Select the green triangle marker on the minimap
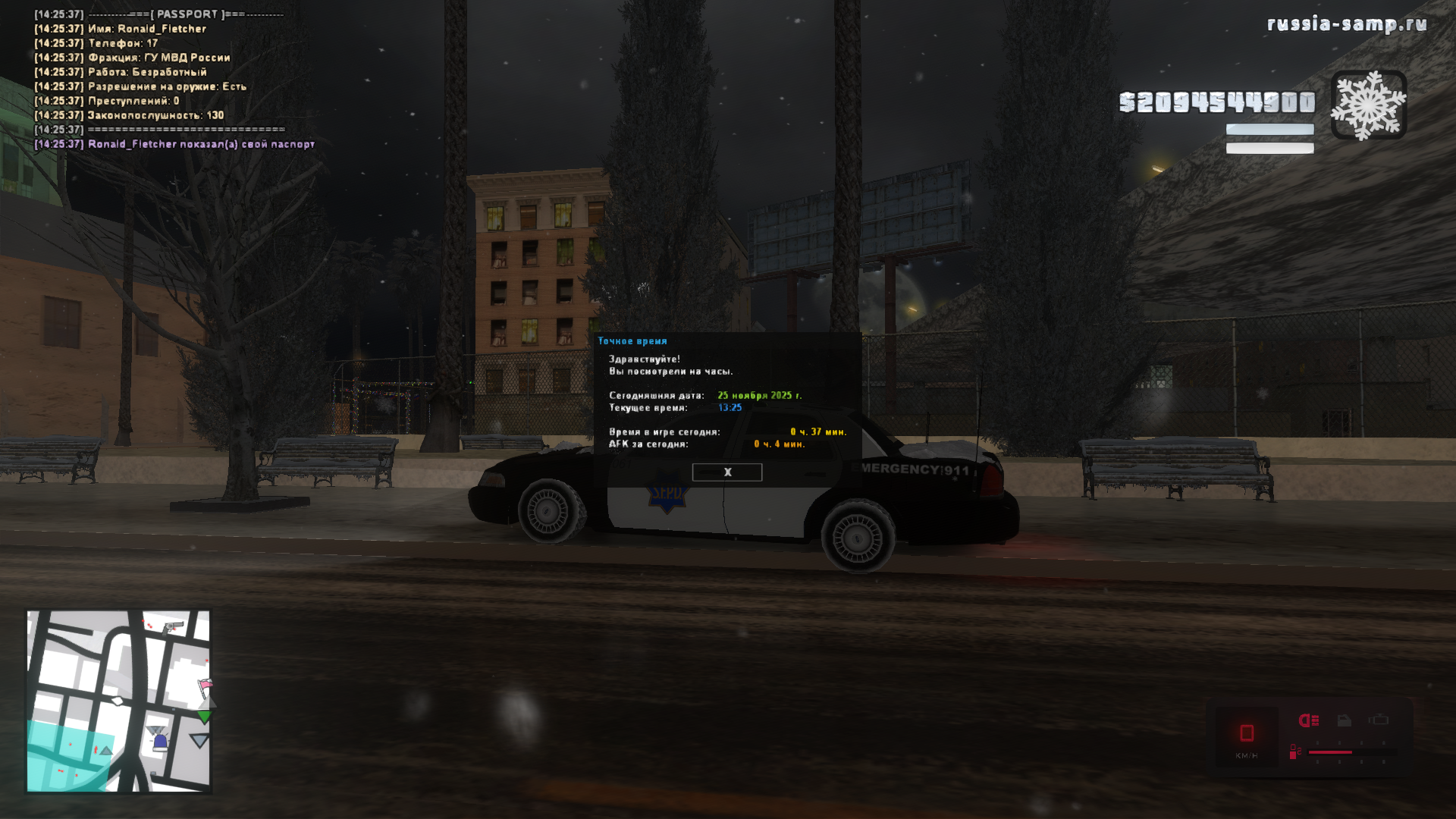 click(204, 717)
